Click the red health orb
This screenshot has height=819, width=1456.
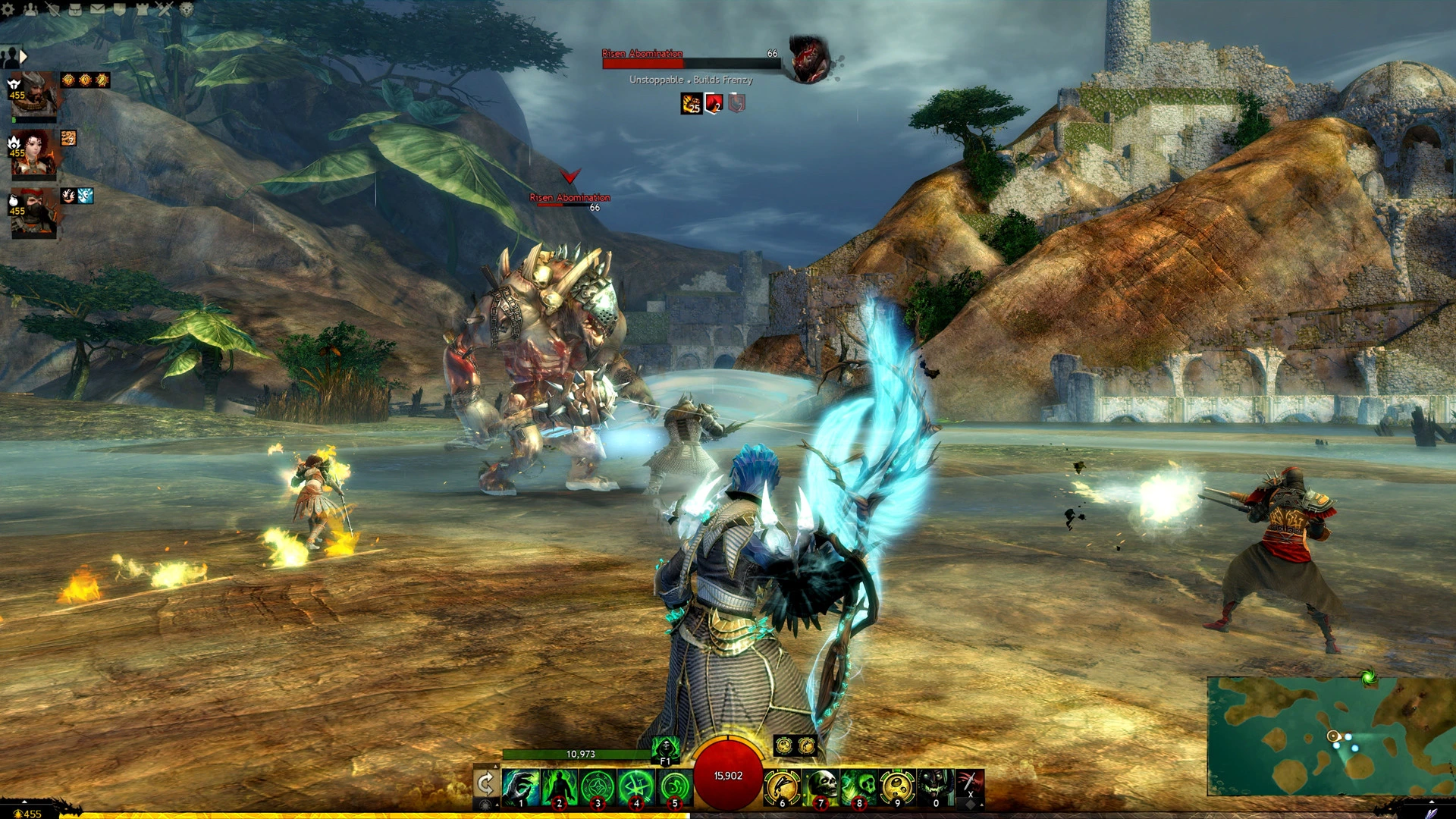tap(728, 775)
